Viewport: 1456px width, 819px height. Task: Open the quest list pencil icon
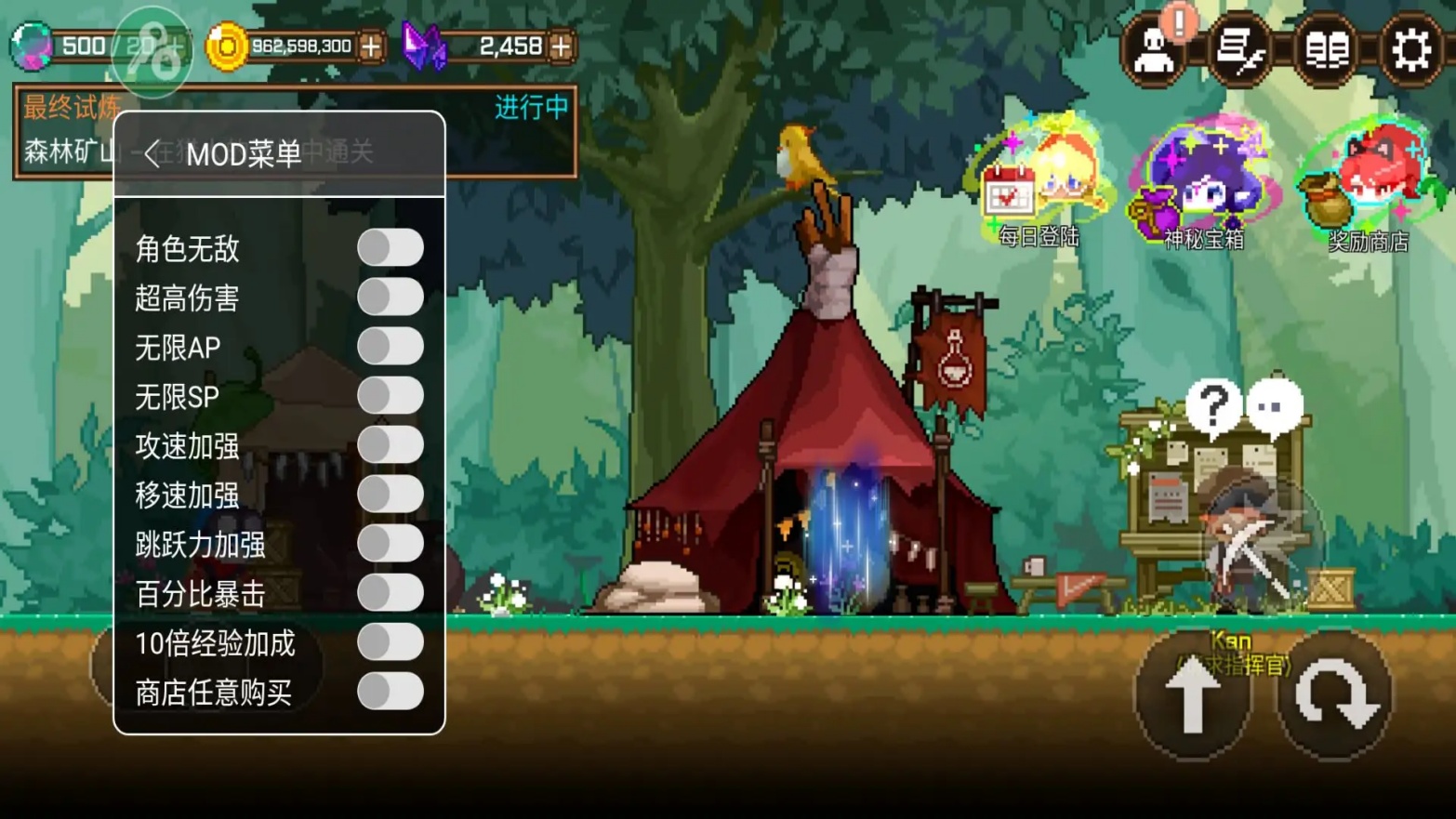tap(1241, 49)
